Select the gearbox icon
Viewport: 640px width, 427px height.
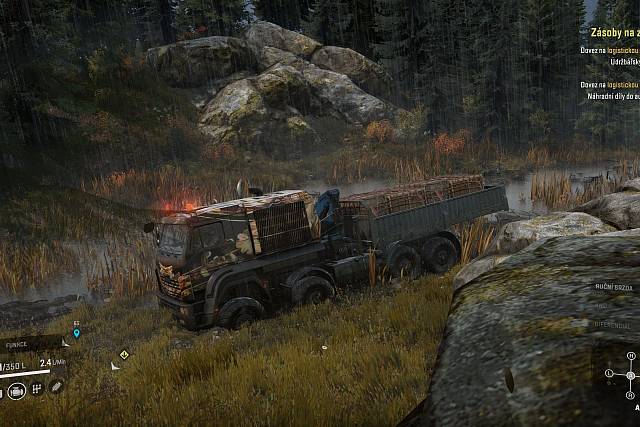[x=37, y=389]
